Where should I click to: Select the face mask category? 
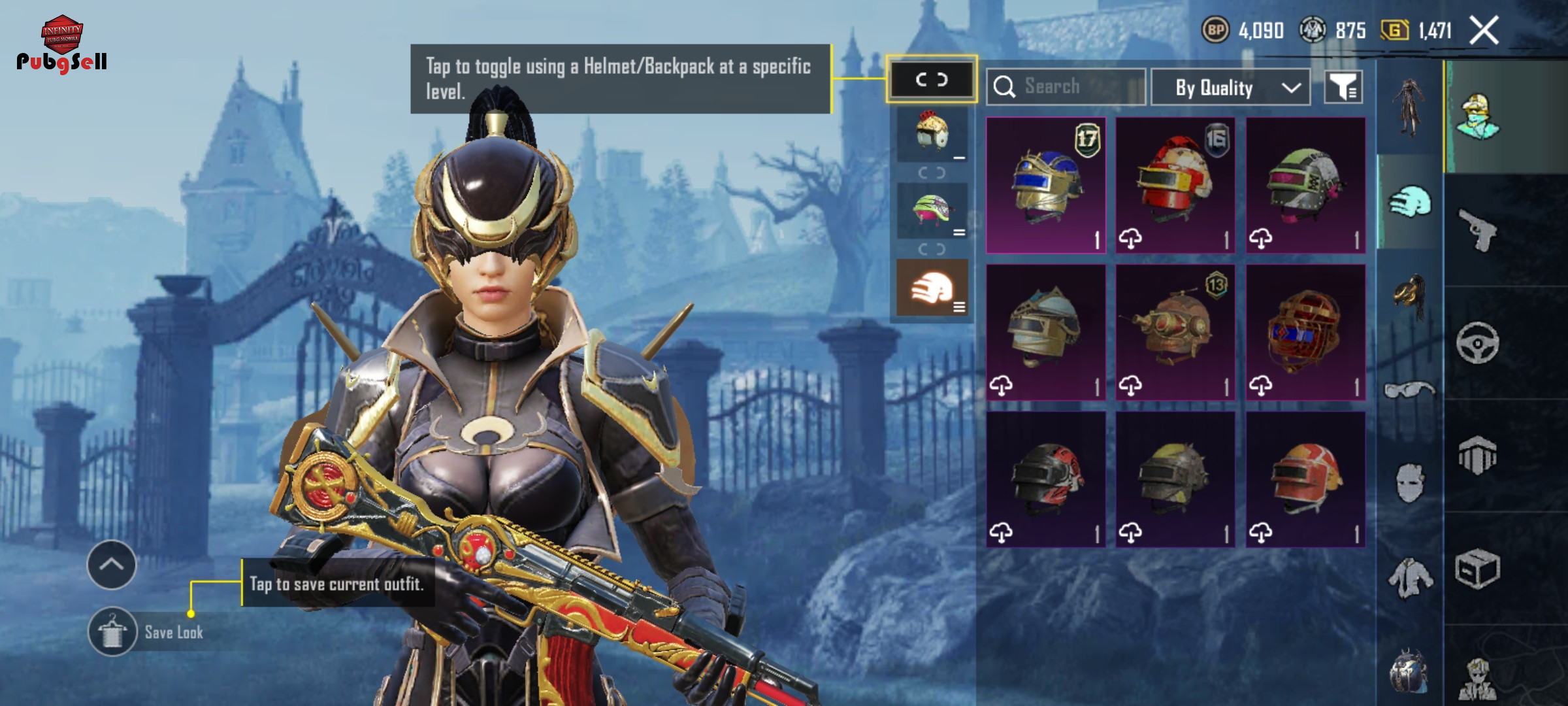tap(1409, 484)
